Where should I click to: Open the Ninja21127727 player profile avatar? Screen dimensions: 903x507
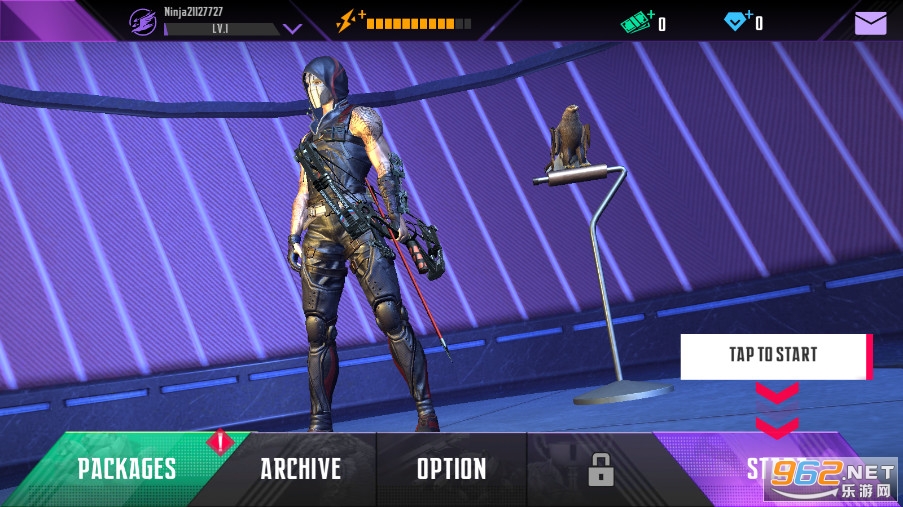(143, 21)
